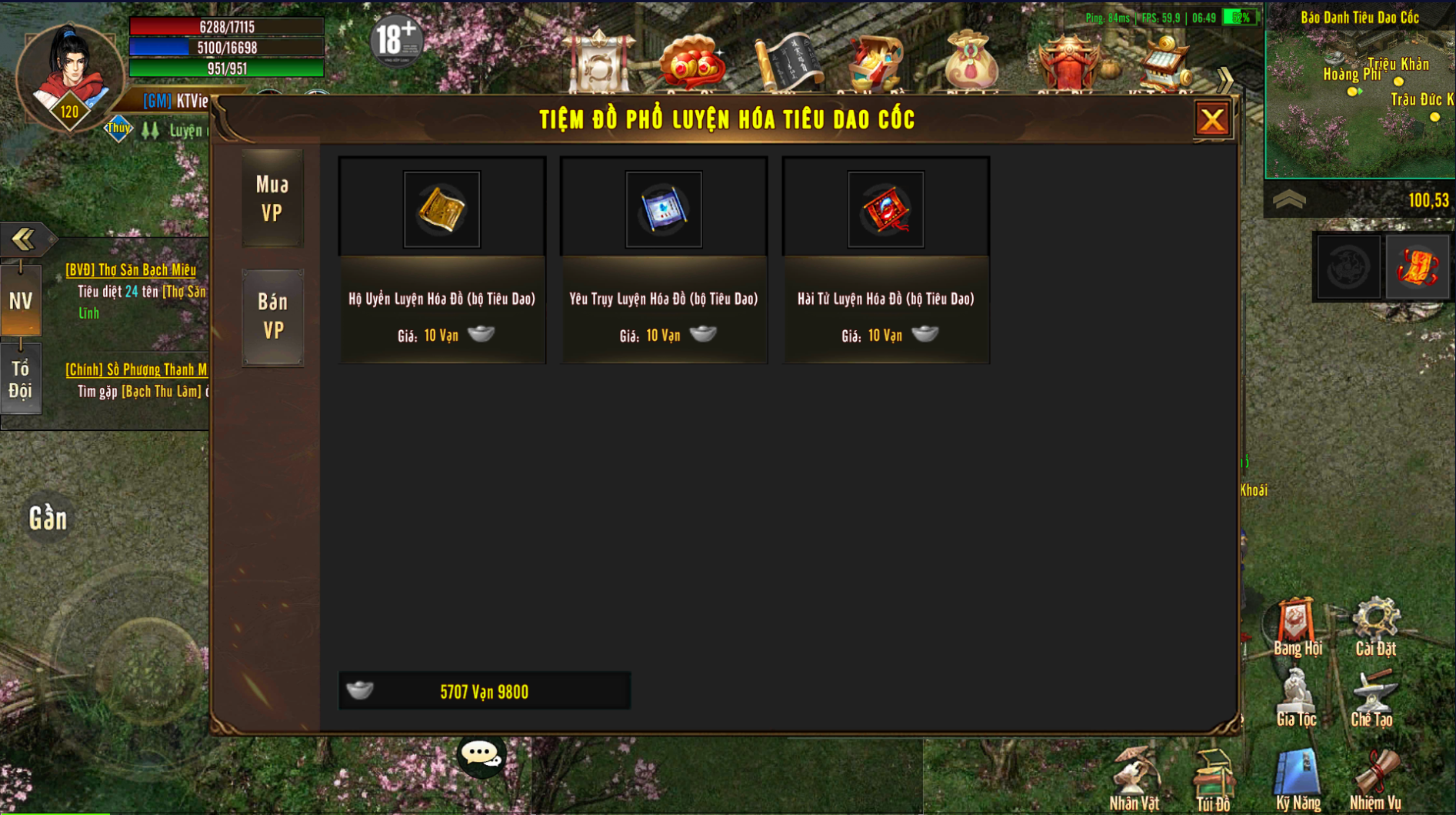Click the Gần nearby-target button
The width and height of the screenshot is (1456, 815).
48,519
